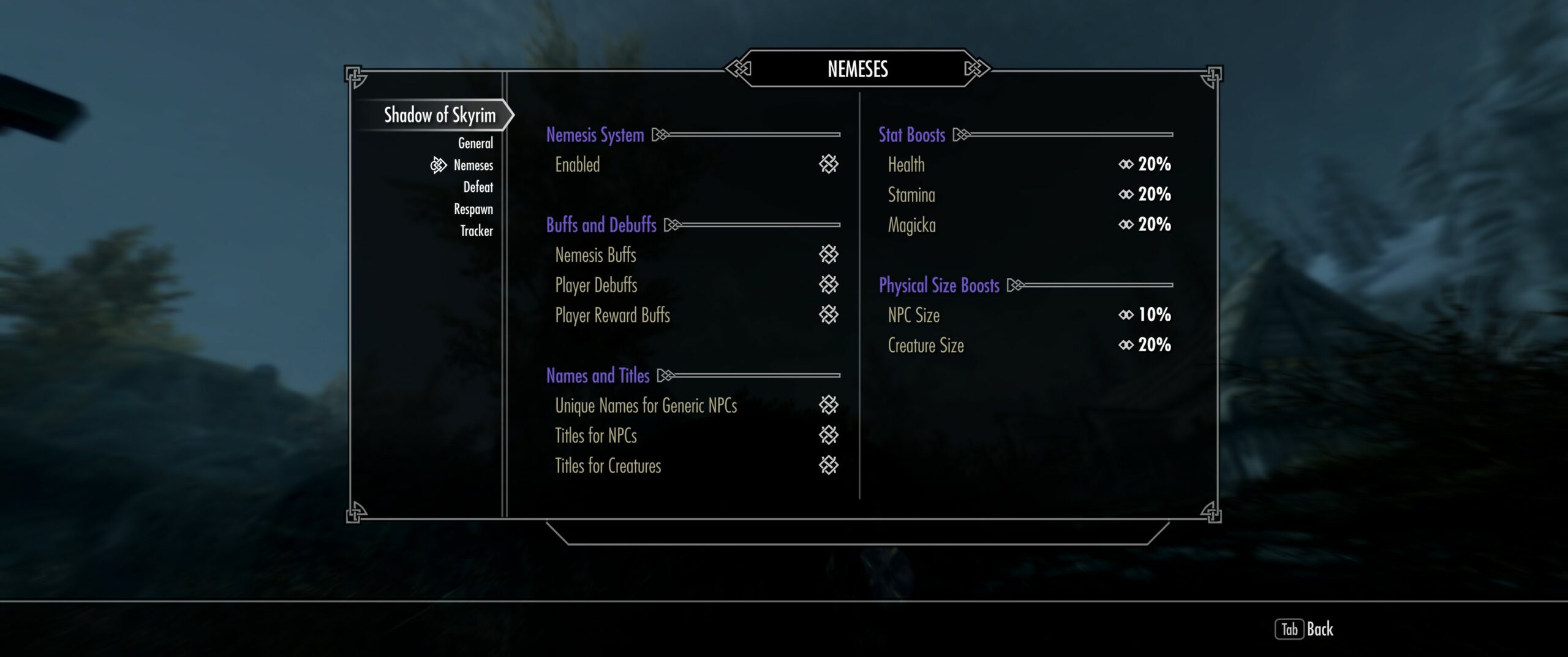Change the Magicka stat boost value
1568x657 pixels.
pos(1144,224)
